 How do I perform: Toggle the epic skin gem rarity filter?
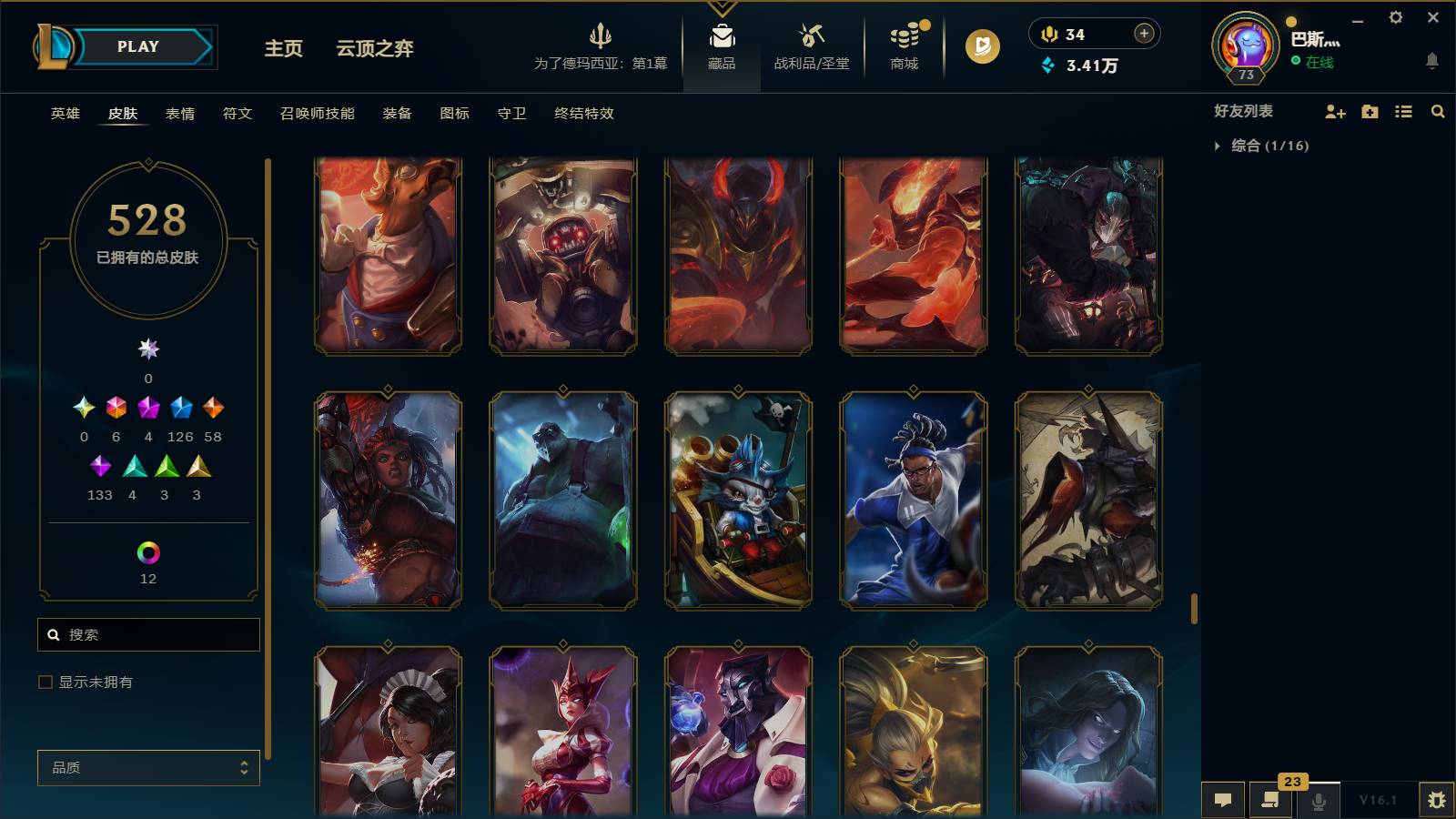tap(181, 408)
